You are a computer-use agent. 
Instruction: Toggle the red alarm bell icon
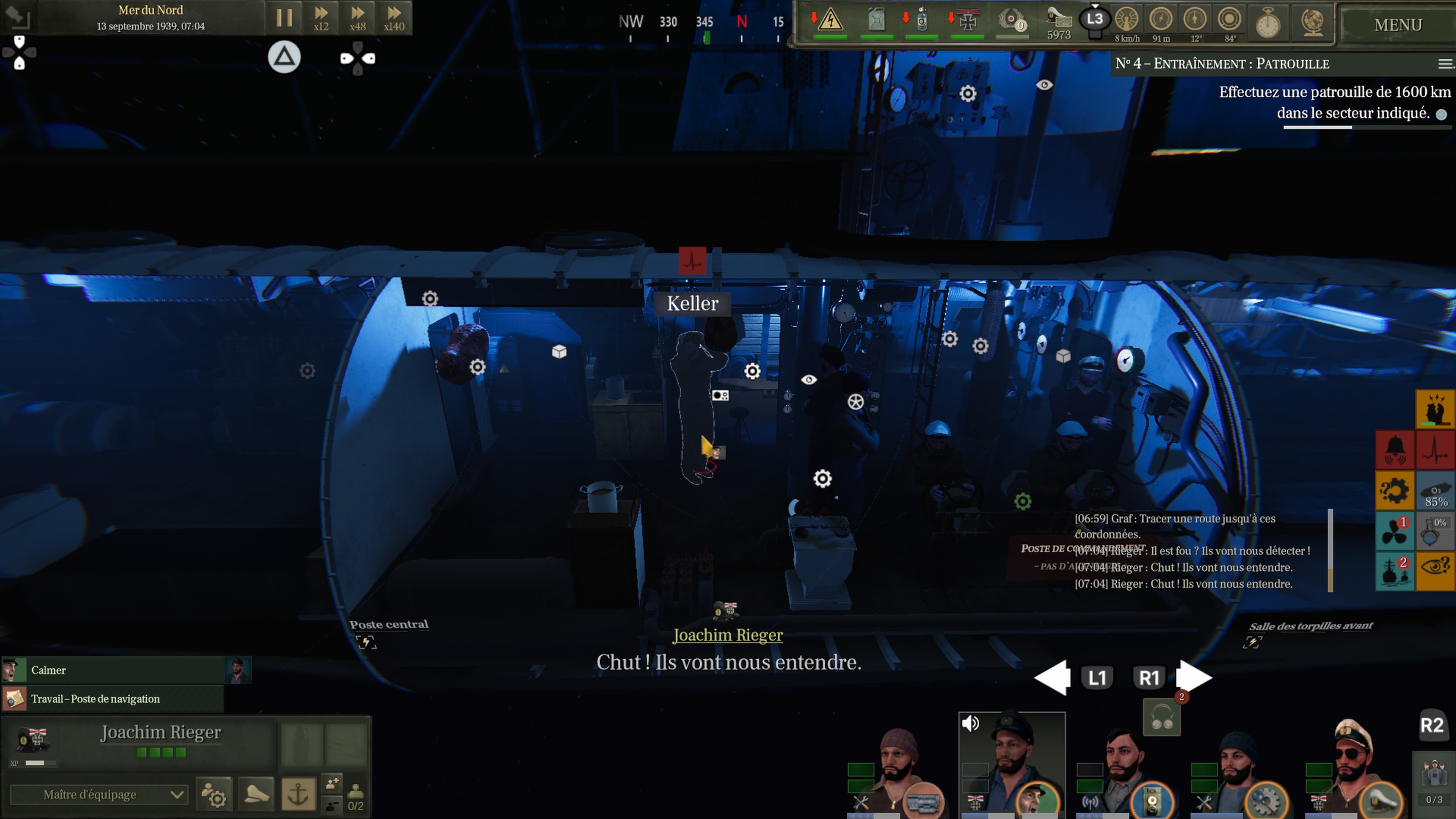[1395, 450]
